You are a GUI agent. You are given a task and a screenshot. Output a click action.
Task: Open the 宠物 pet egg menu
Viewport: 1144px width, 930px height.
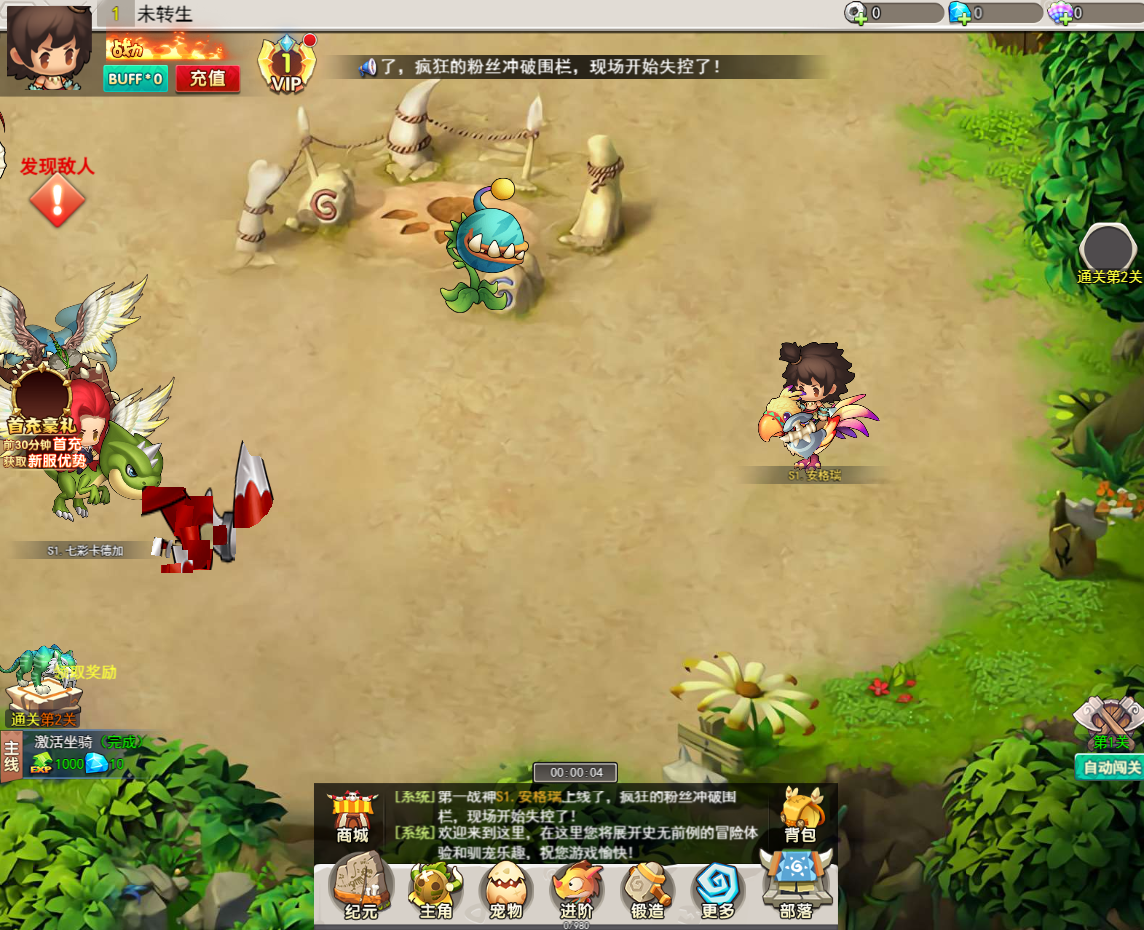tap(506, 887)
